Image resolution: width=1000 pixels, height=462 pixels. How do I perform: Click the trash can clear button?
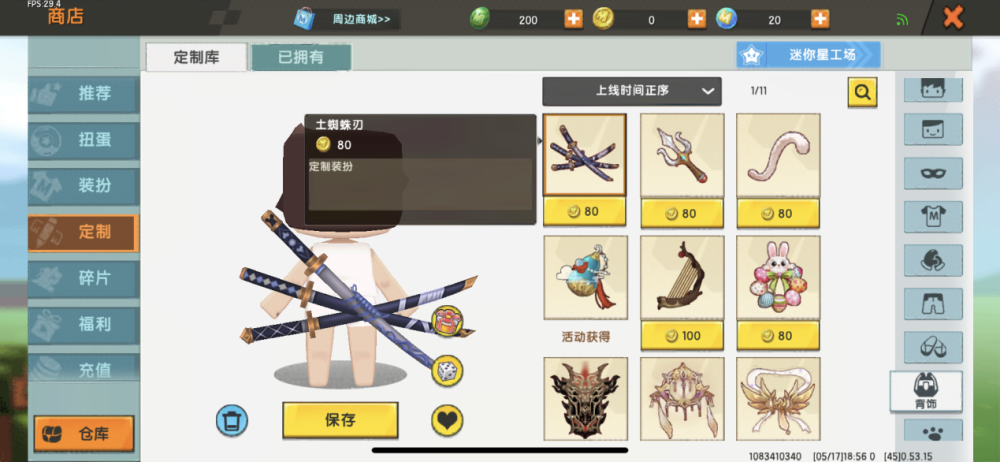pos(232,420)
